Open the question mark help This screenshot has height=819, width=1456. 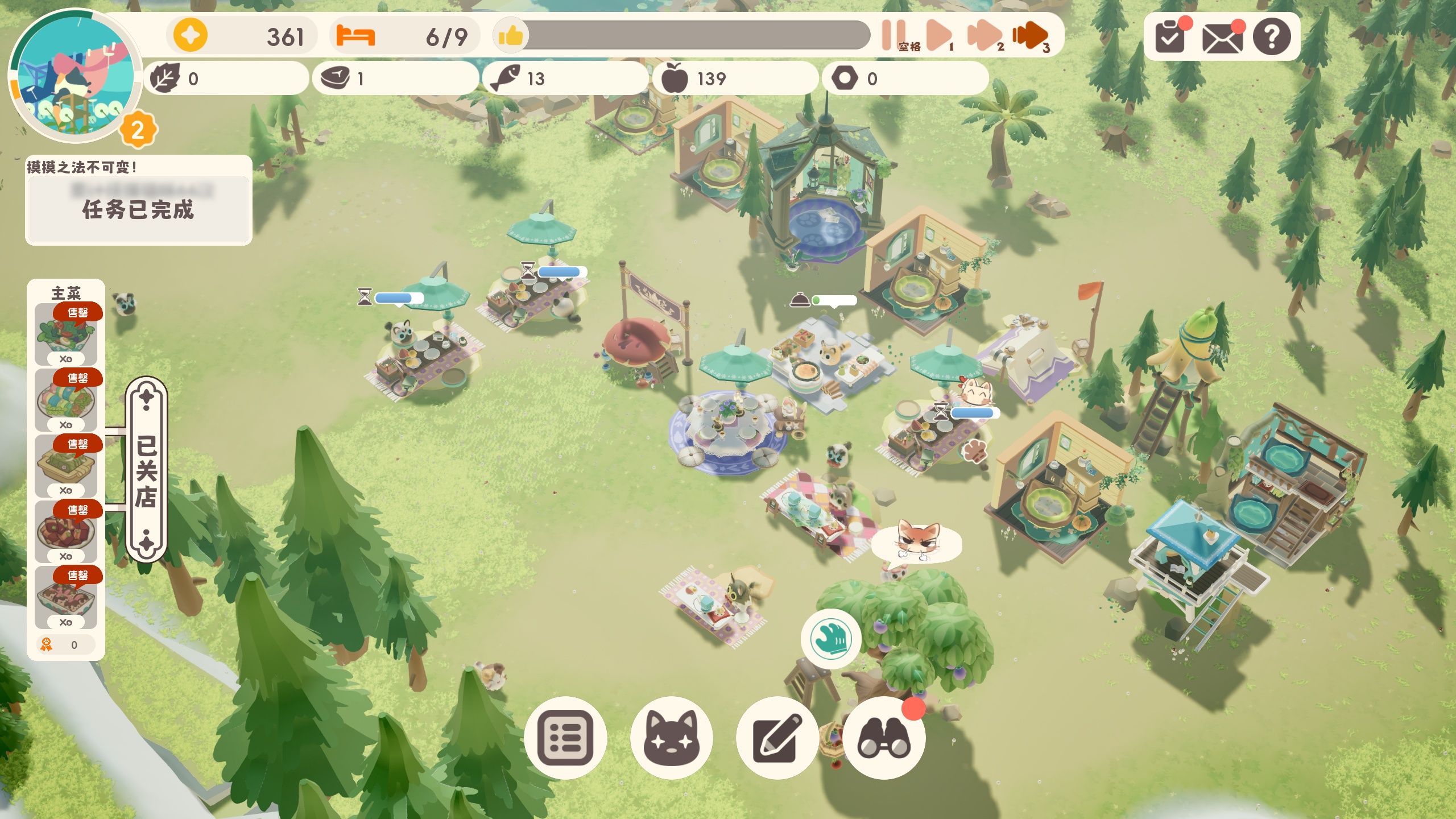1272,38
